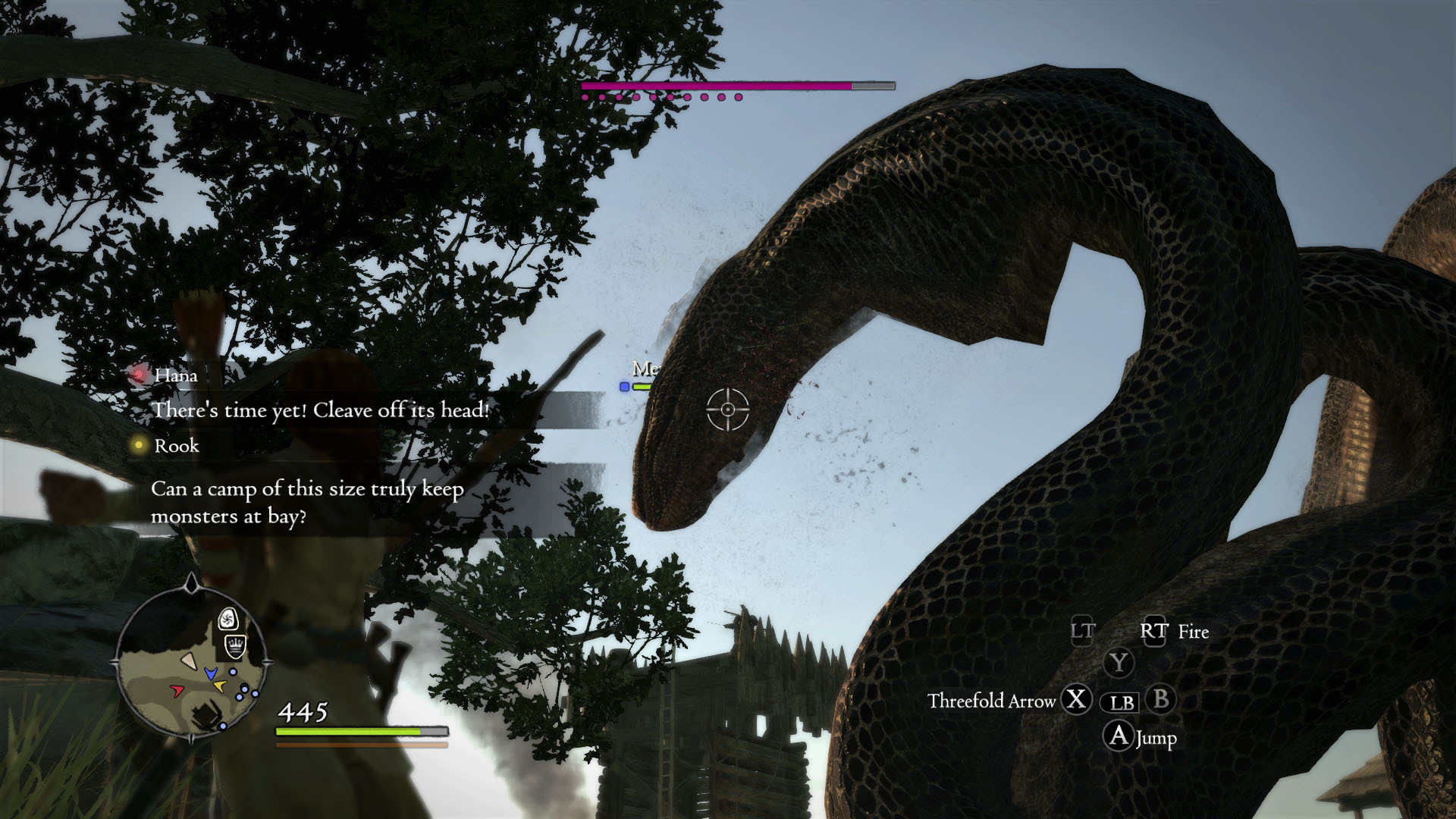Open the circular minimap

coord(191,661)
